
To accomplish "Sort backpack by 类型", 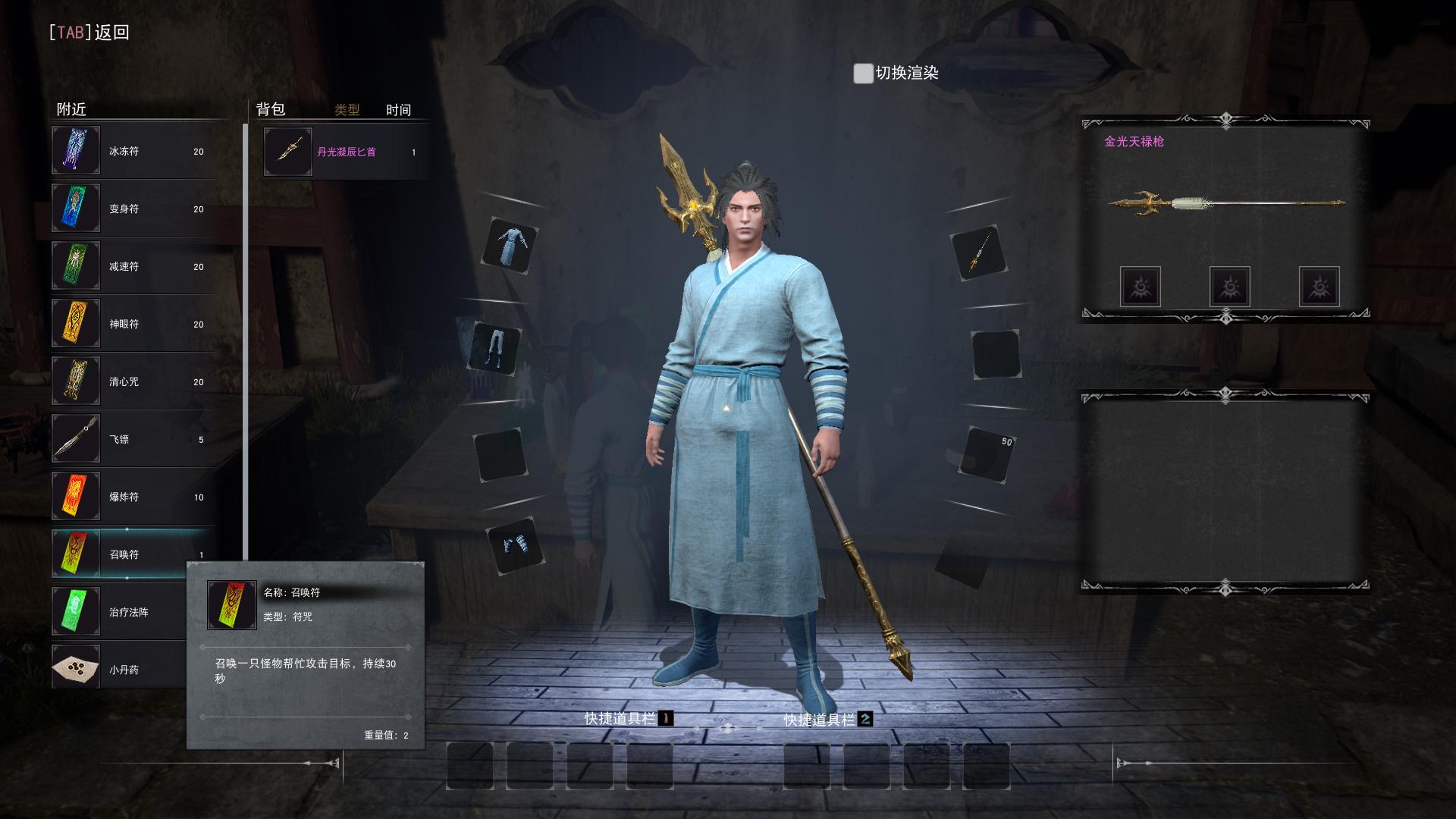I will (347, 110).
